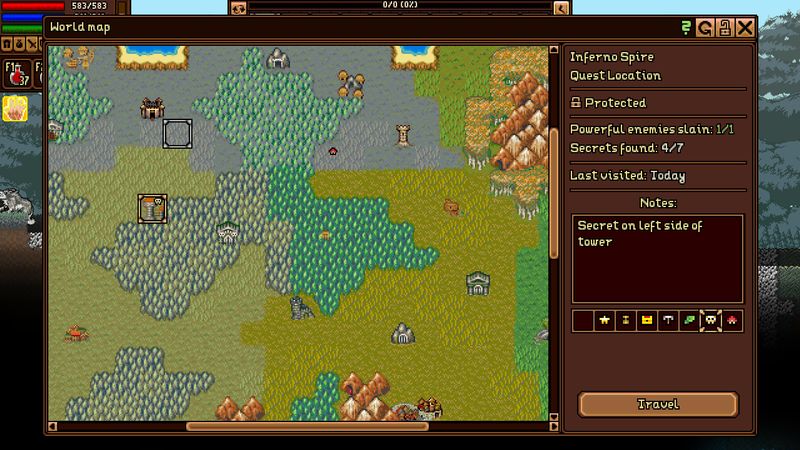Select the Inferno Spire tower on map
Viewport: 800px width, 450px height.
point(152,208)
